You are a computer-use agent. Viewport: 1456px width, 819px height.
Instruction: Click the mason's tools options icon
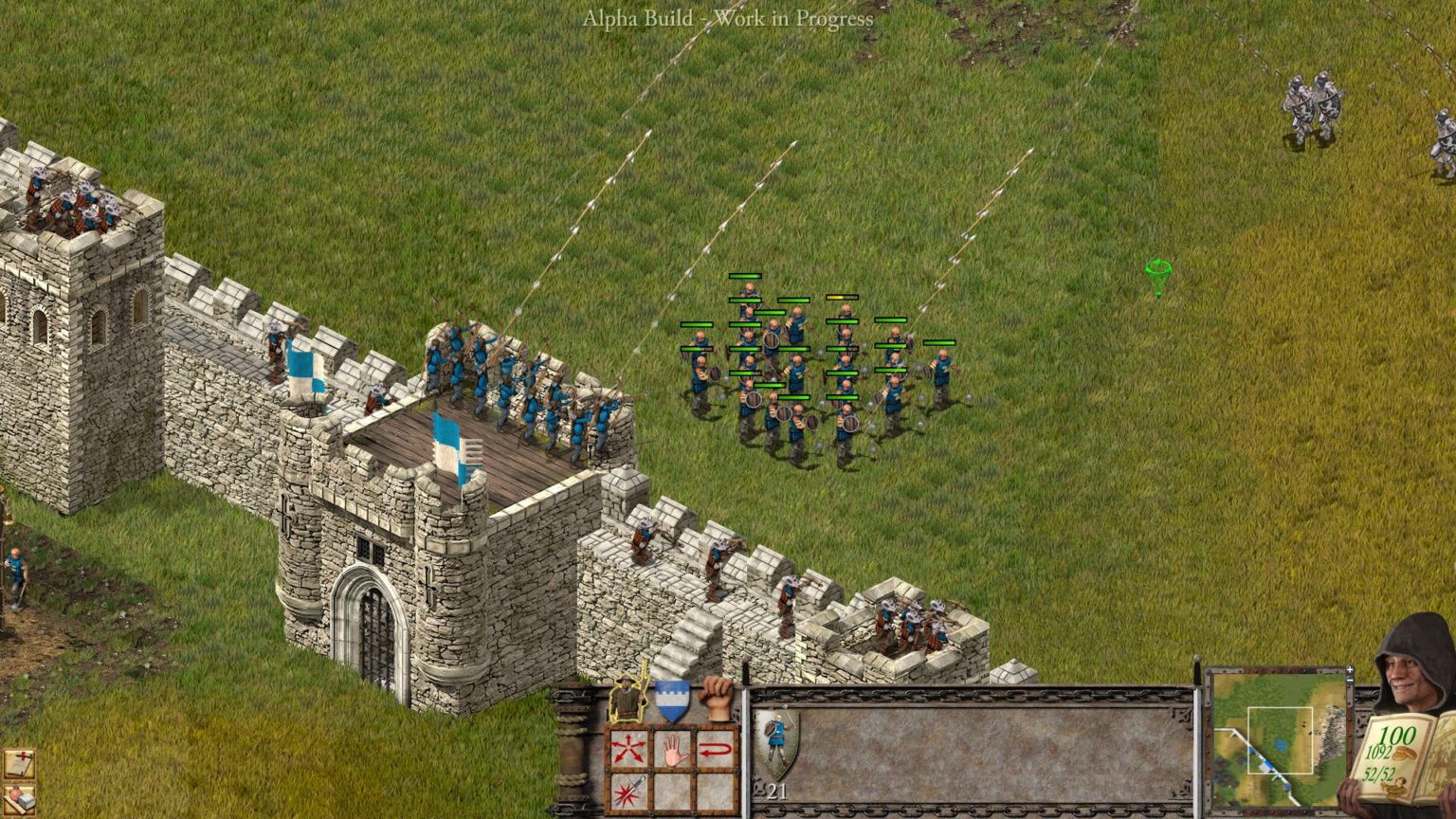click(x=19, y=801)
